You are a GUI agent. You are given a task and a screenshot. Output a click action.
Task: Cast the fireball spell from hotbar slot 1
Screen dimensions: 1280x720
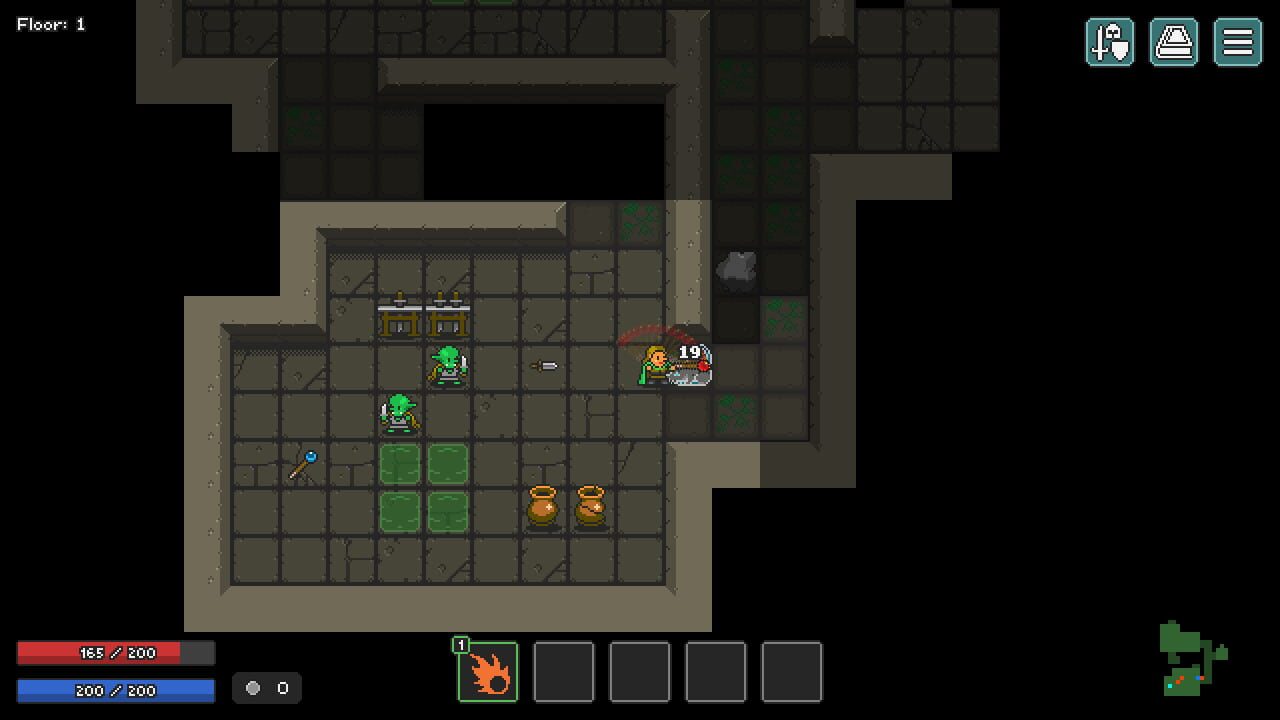click(x=488, y=672)
